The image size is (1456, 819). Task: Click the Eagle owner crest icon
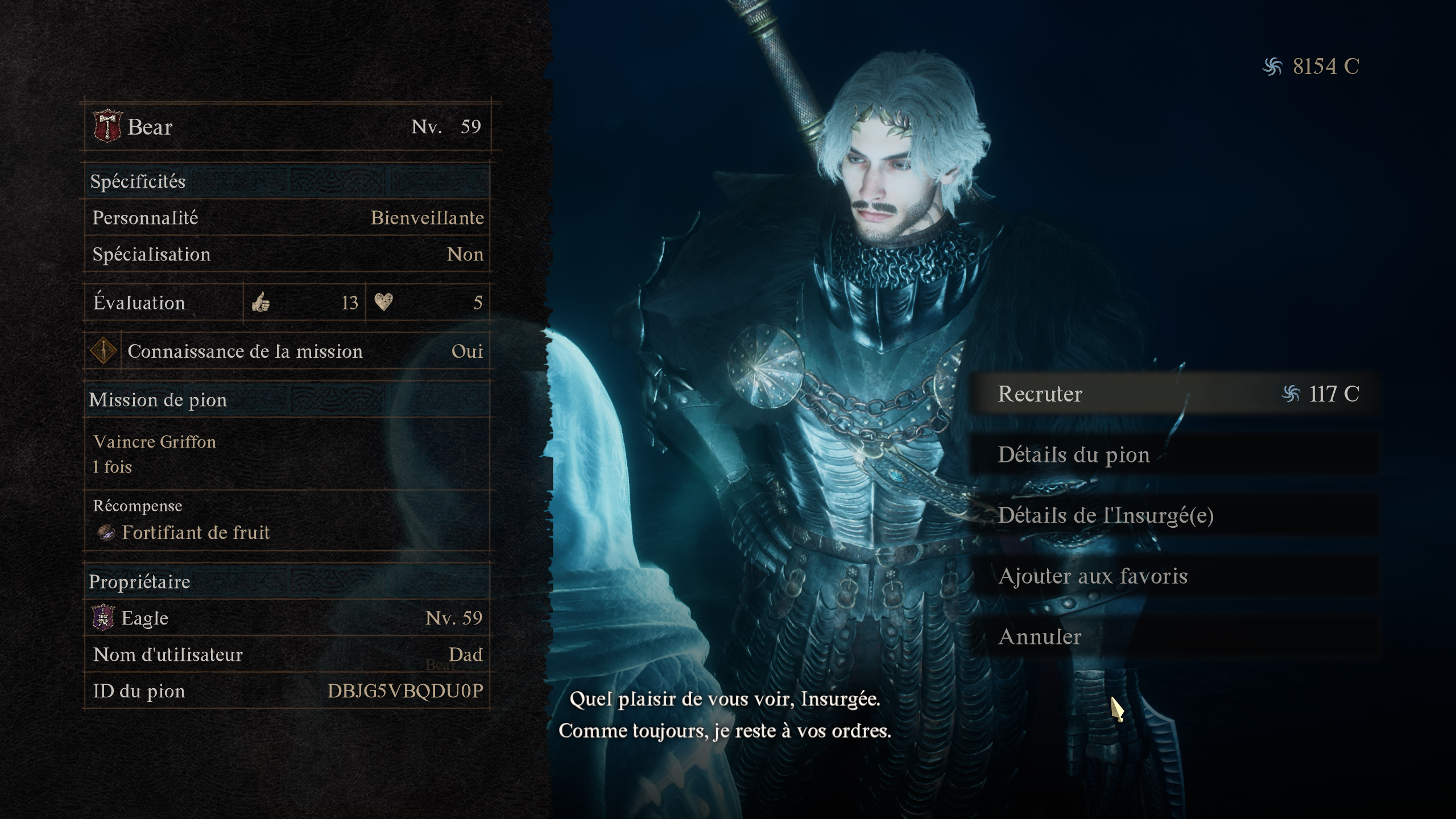[x=102, y=618]
